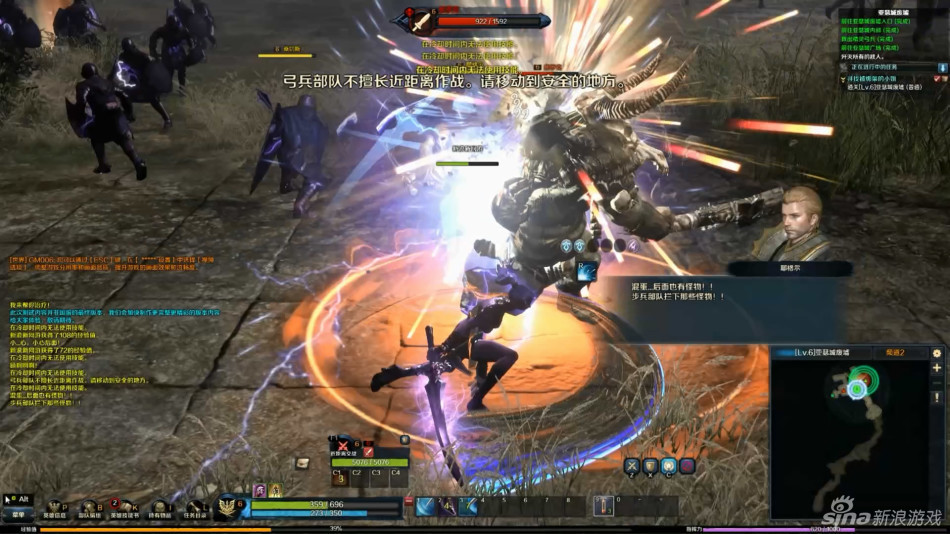Use the item in hotbar slot 9

pyautogui.click(x=603, y=506)
